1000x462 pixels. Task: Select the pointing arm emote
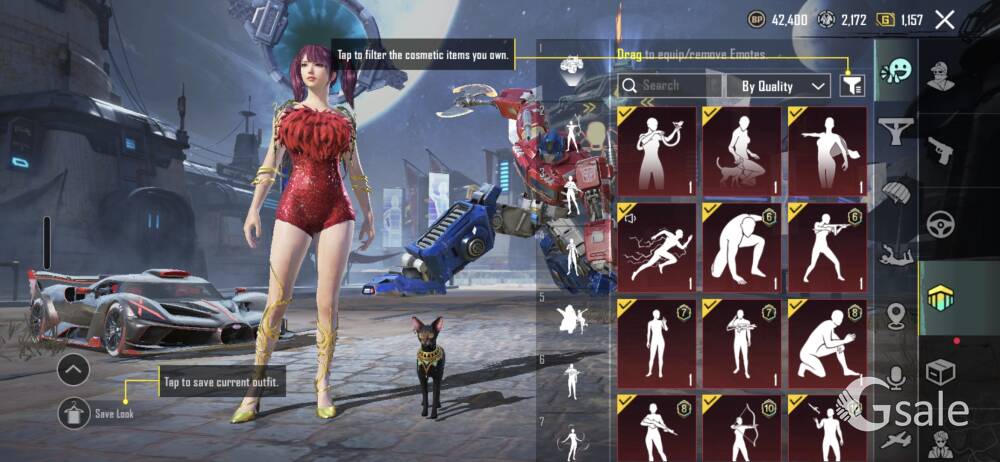coord(826,151)
